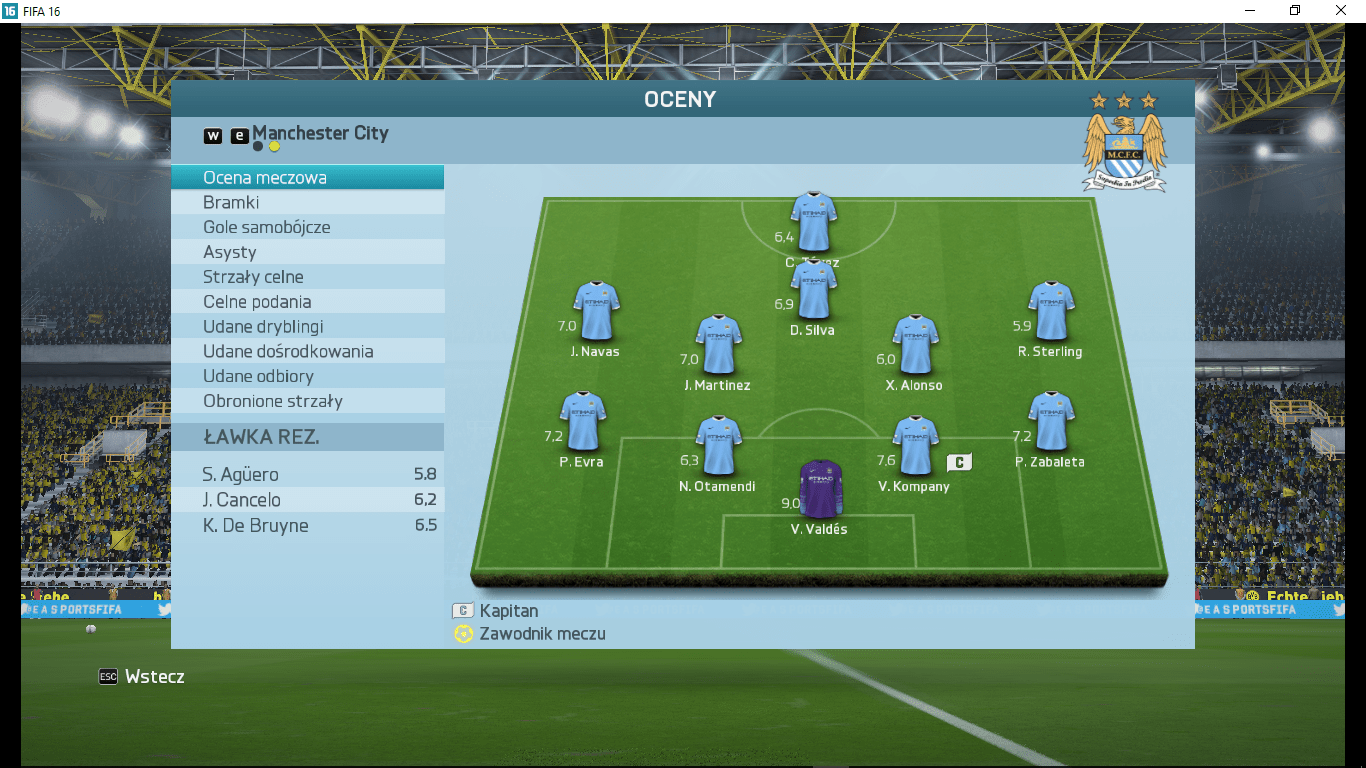Show Obronione strzały statistics

tap(307, 401)
